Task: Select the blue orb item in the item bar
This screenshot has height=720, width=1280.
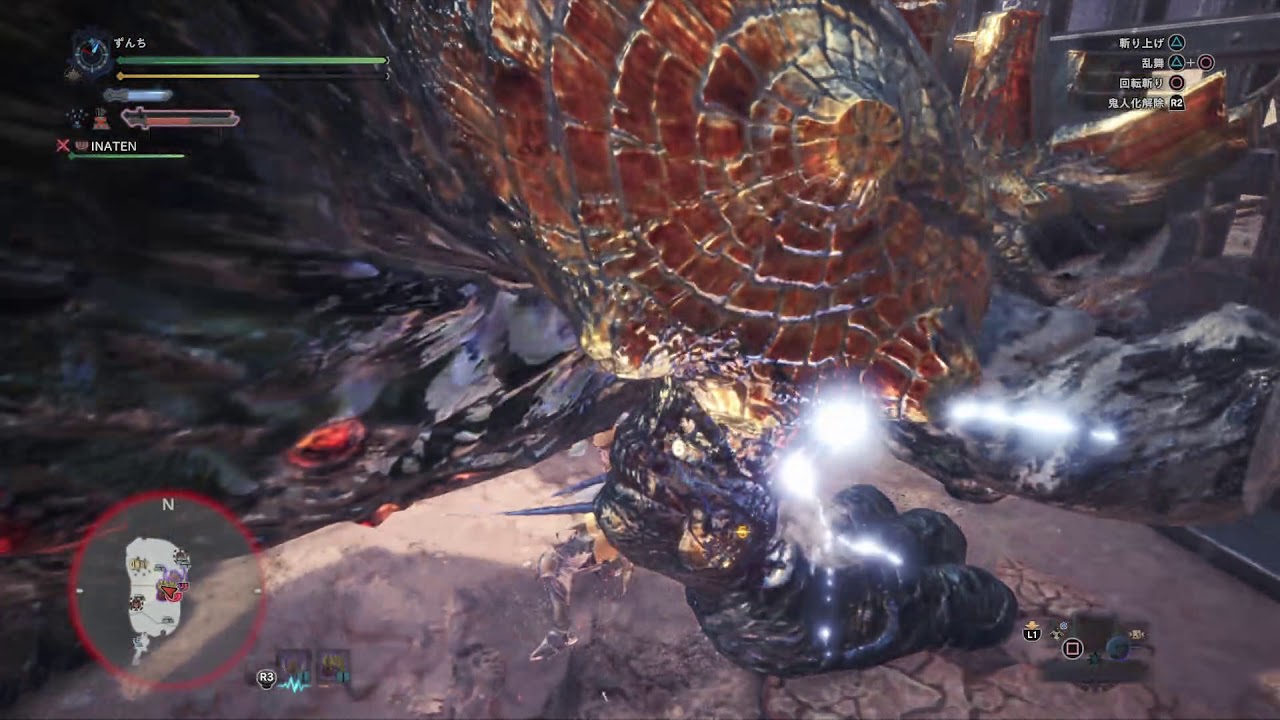Action: 1116,648
